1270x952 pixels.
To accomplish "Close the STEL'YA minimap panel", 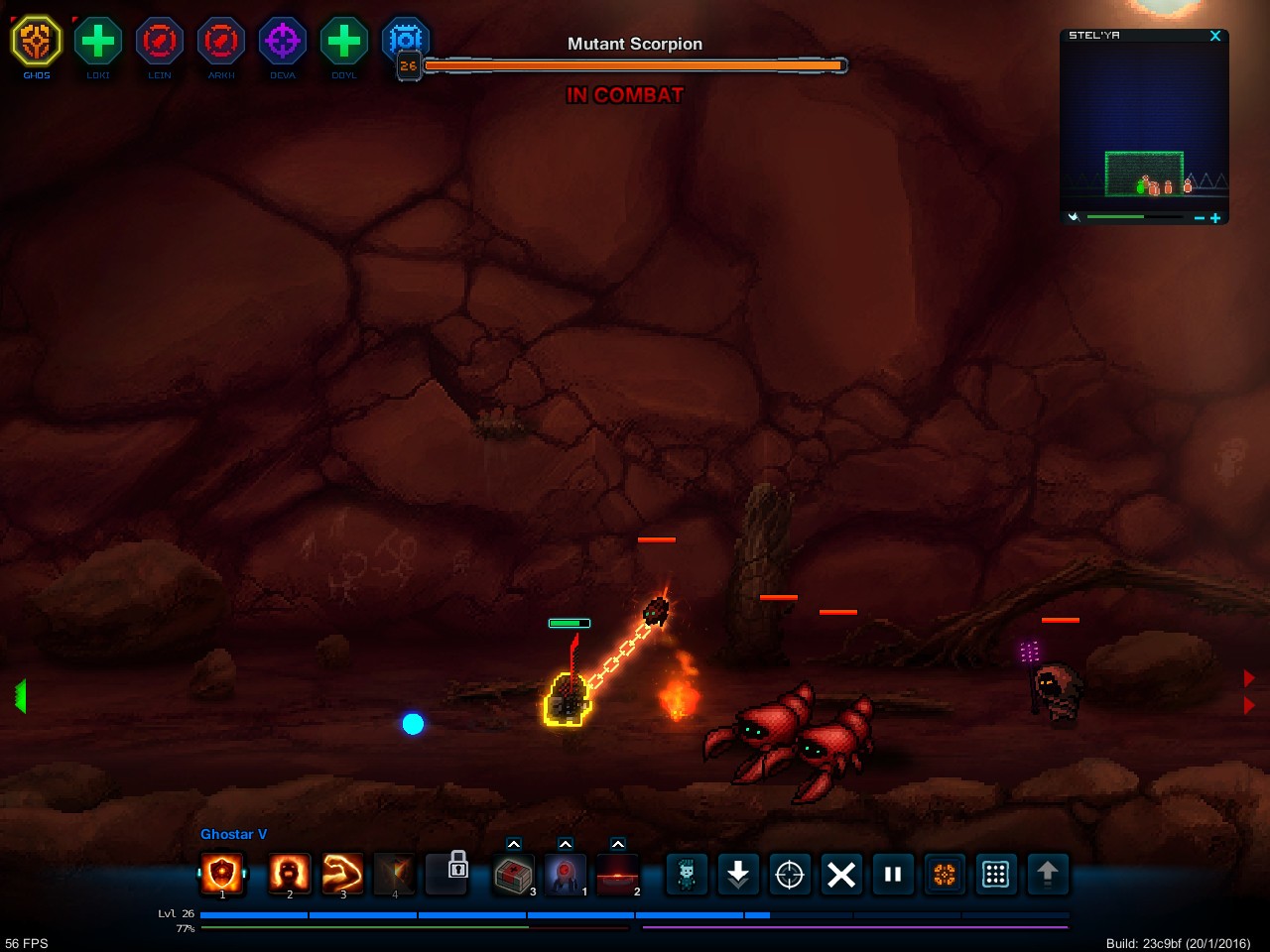I will point(1215,36).
